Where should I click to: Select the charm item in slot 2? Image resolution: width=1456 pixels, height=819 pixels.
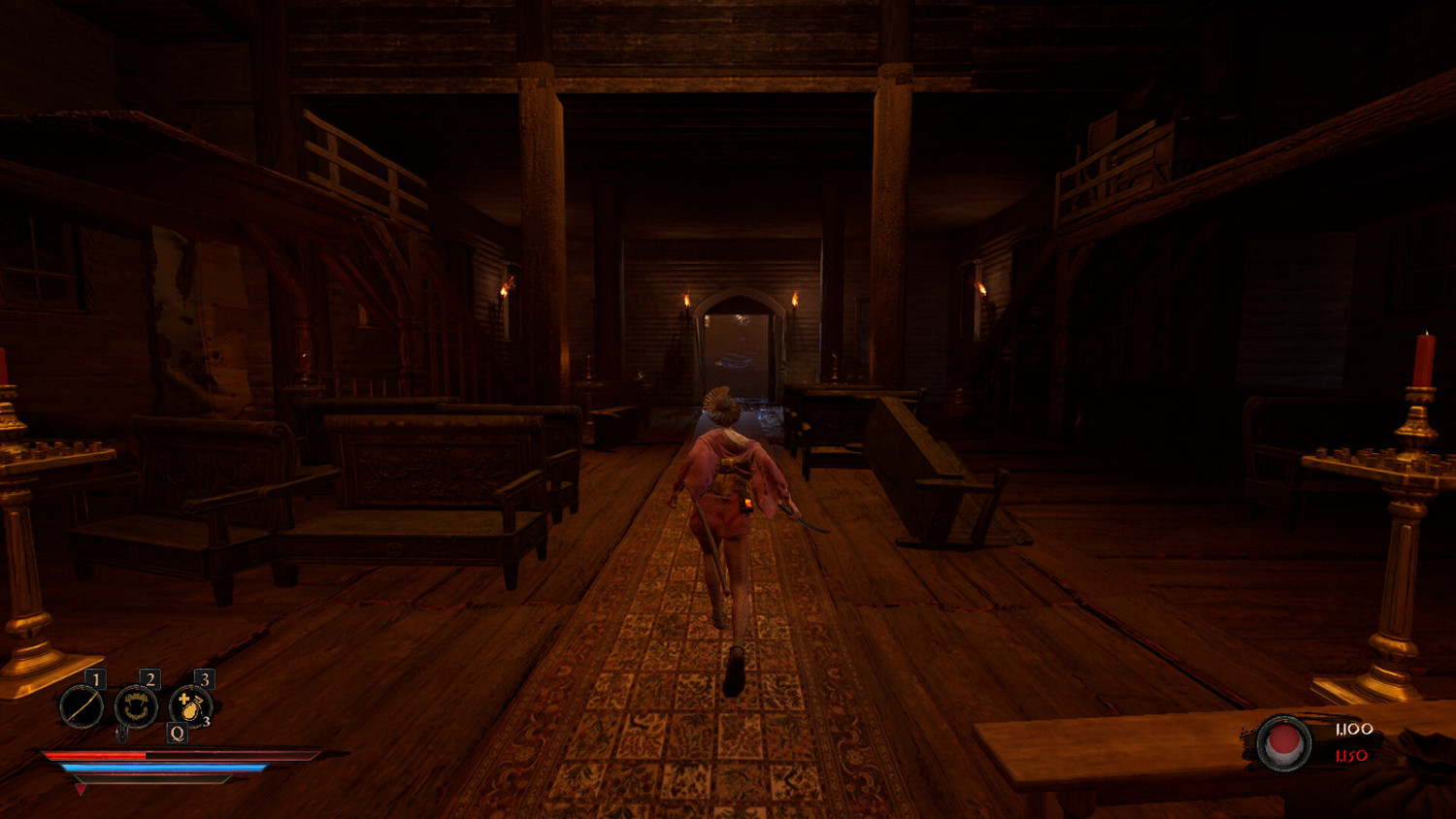click(136, 706)
